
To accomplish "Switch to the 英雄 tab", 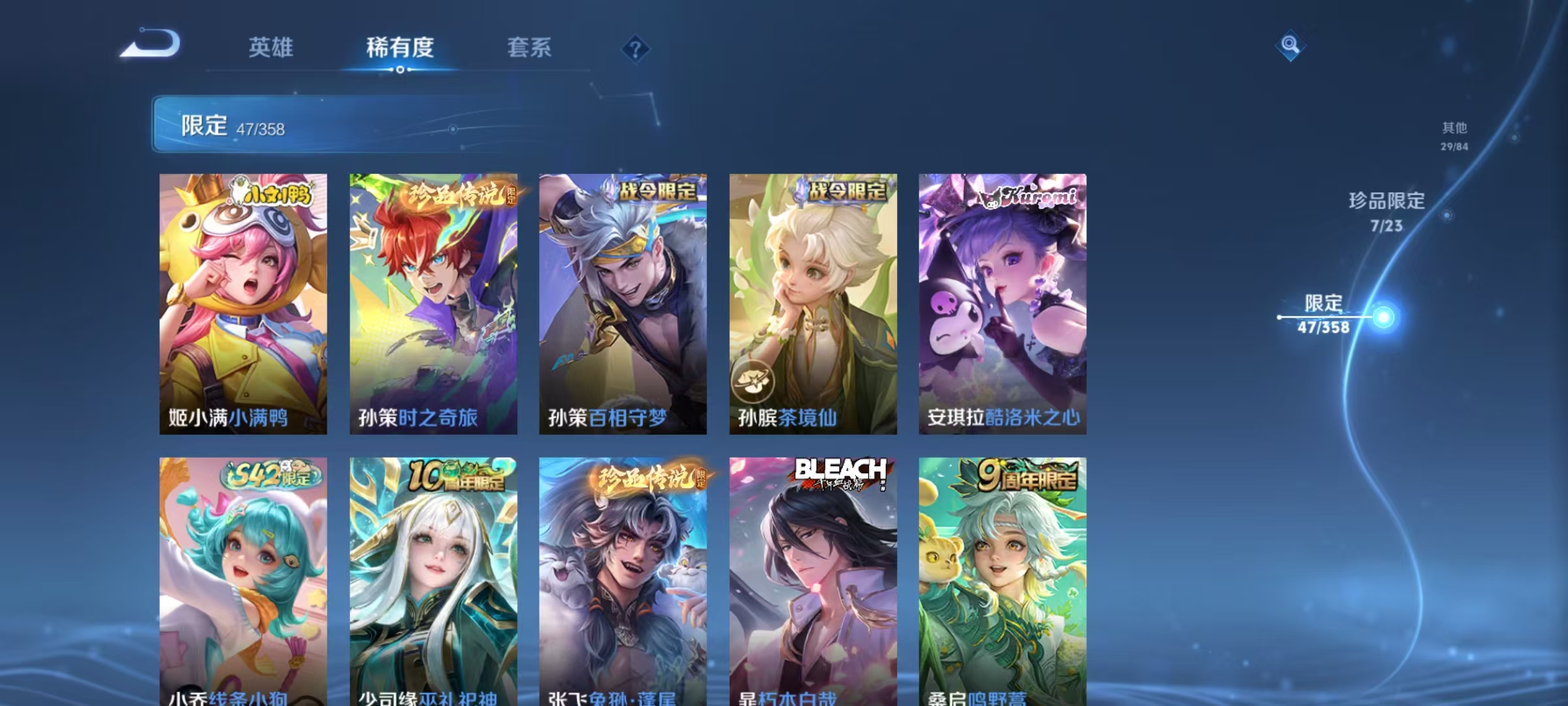I will tap(270, 48).
